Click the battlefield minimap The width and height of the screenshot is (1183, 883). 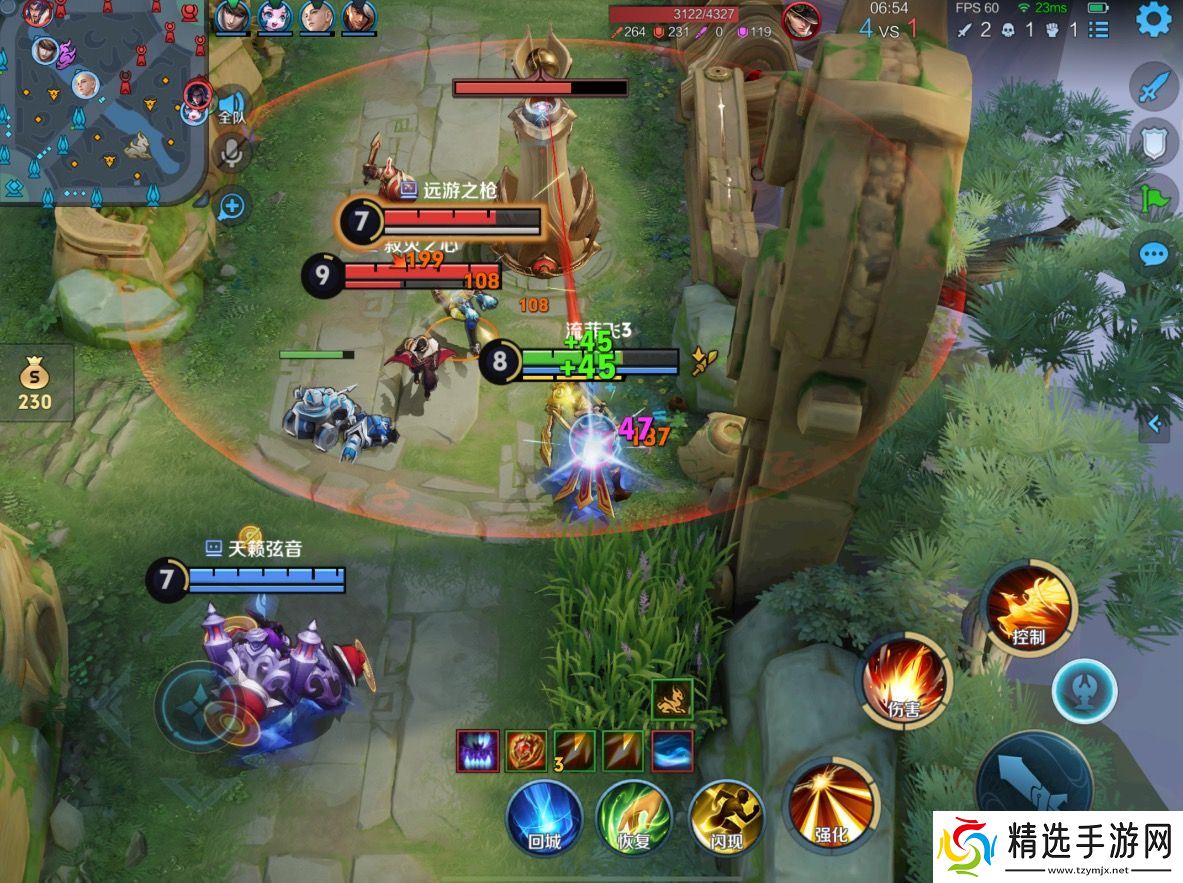100,100
